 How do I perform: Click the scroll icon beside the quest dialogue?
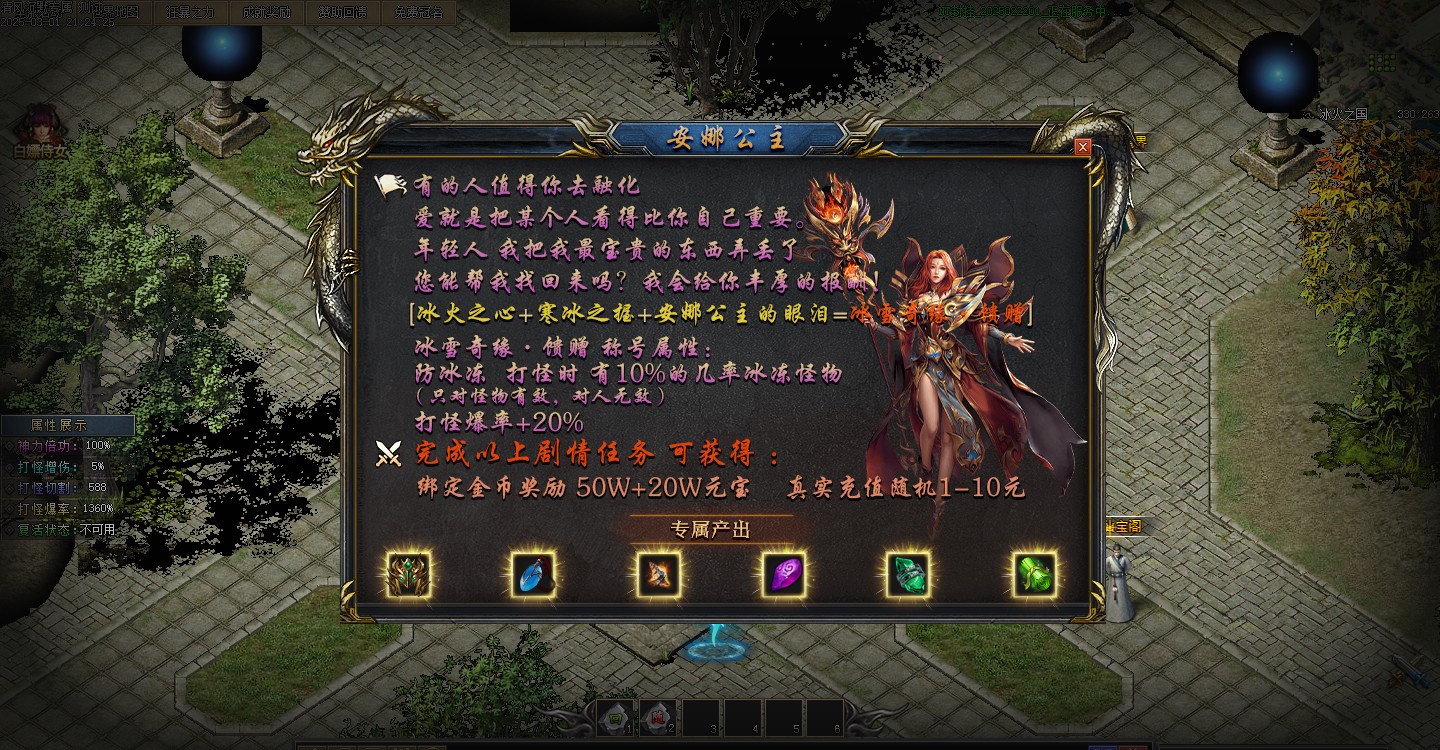391,184
